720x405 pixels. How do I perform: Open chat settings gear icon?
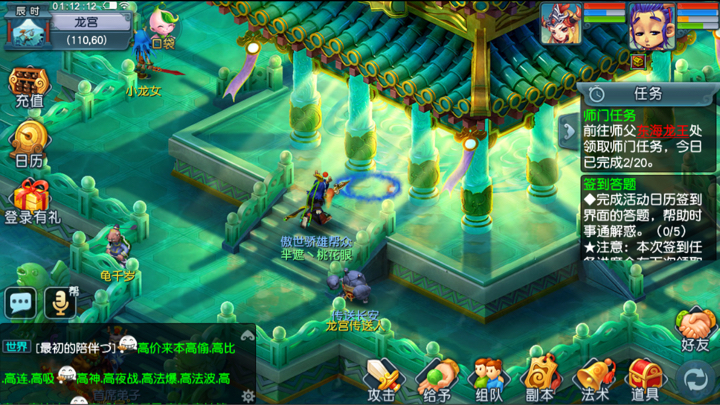pos(247,395)
